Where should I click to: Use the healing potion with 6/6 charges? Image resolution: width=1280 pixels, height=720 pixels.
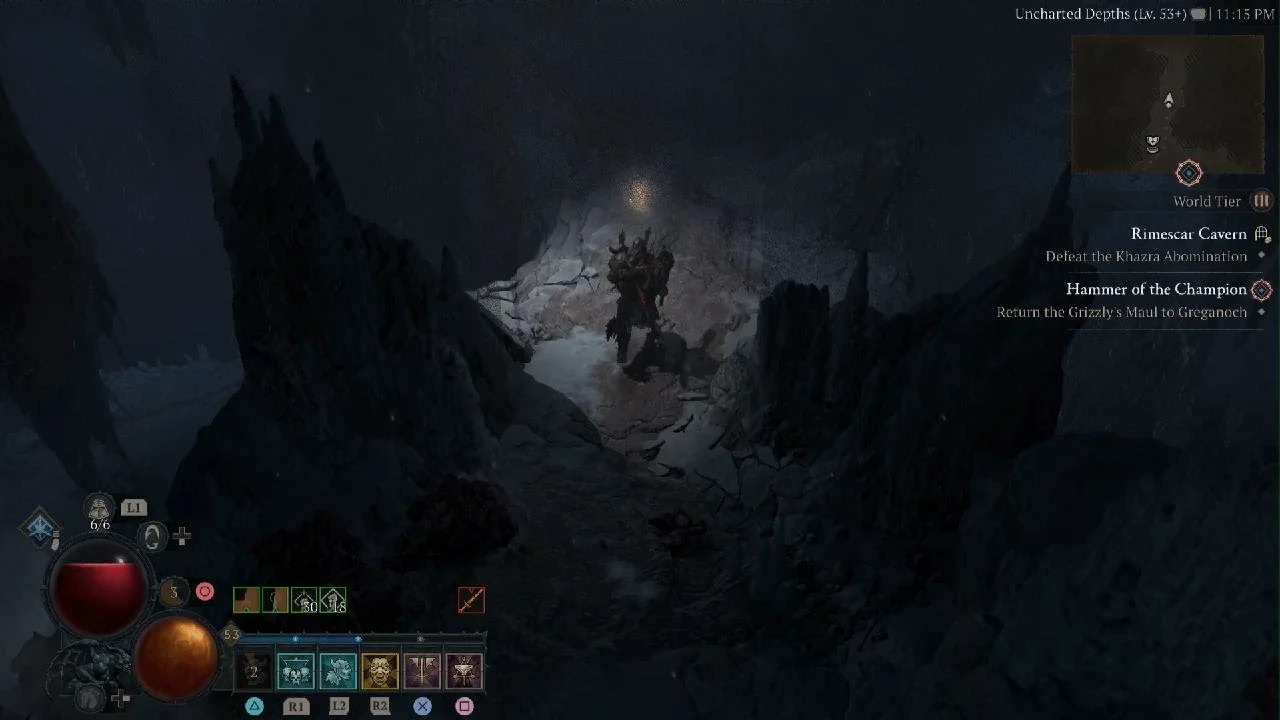pos(100,510)
